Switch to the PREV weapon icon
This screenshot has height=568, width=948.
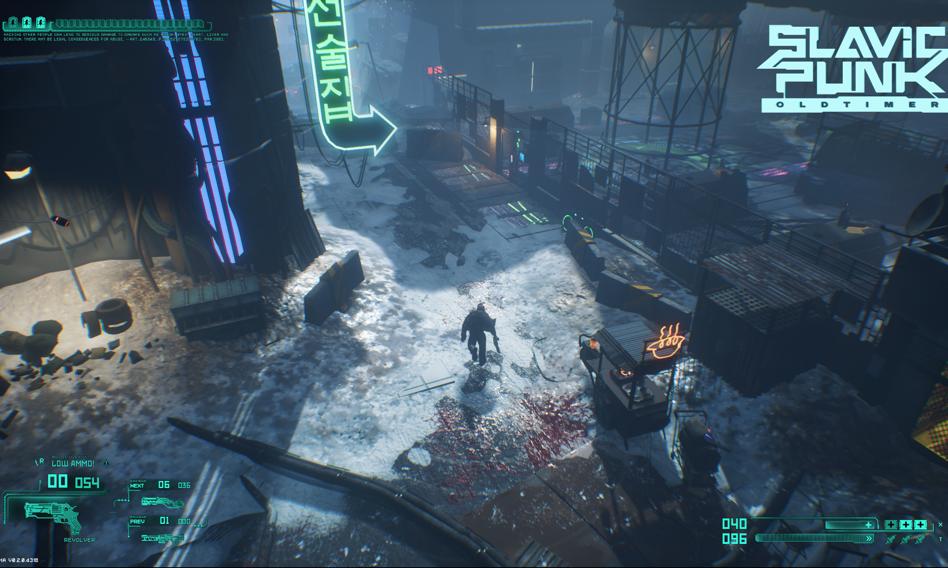click(160, 538)
